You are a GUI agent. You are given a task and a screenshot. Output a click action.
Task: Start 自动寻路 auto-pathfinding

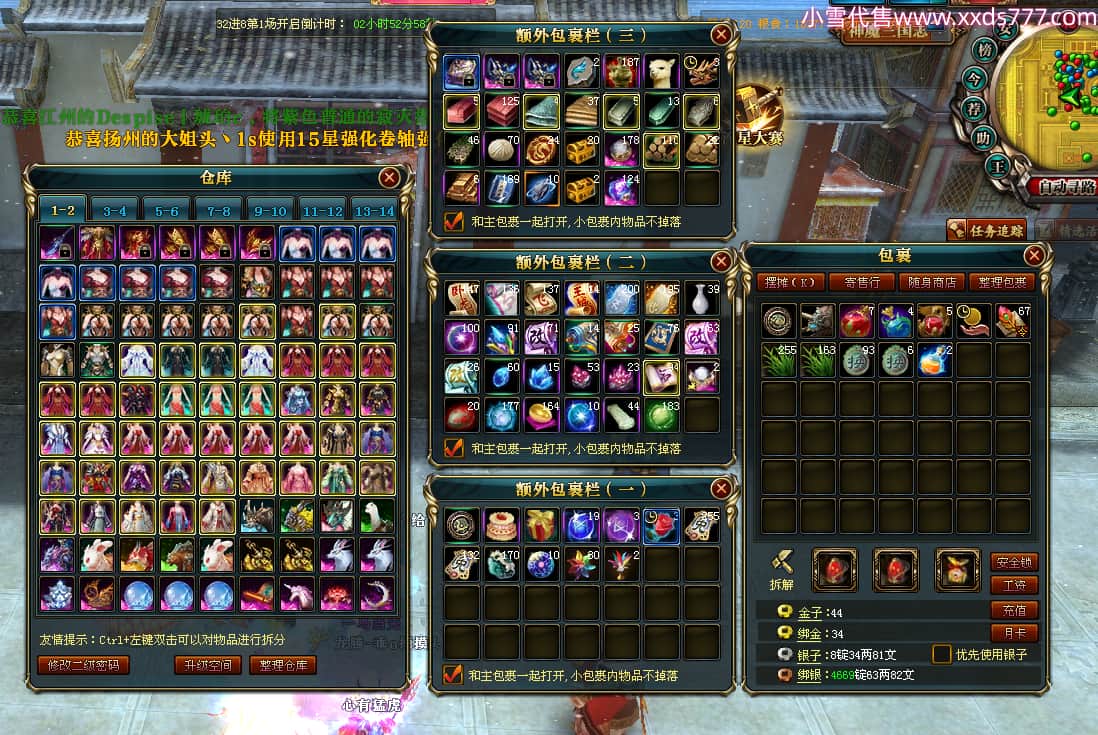click(x=1061, y=186)
